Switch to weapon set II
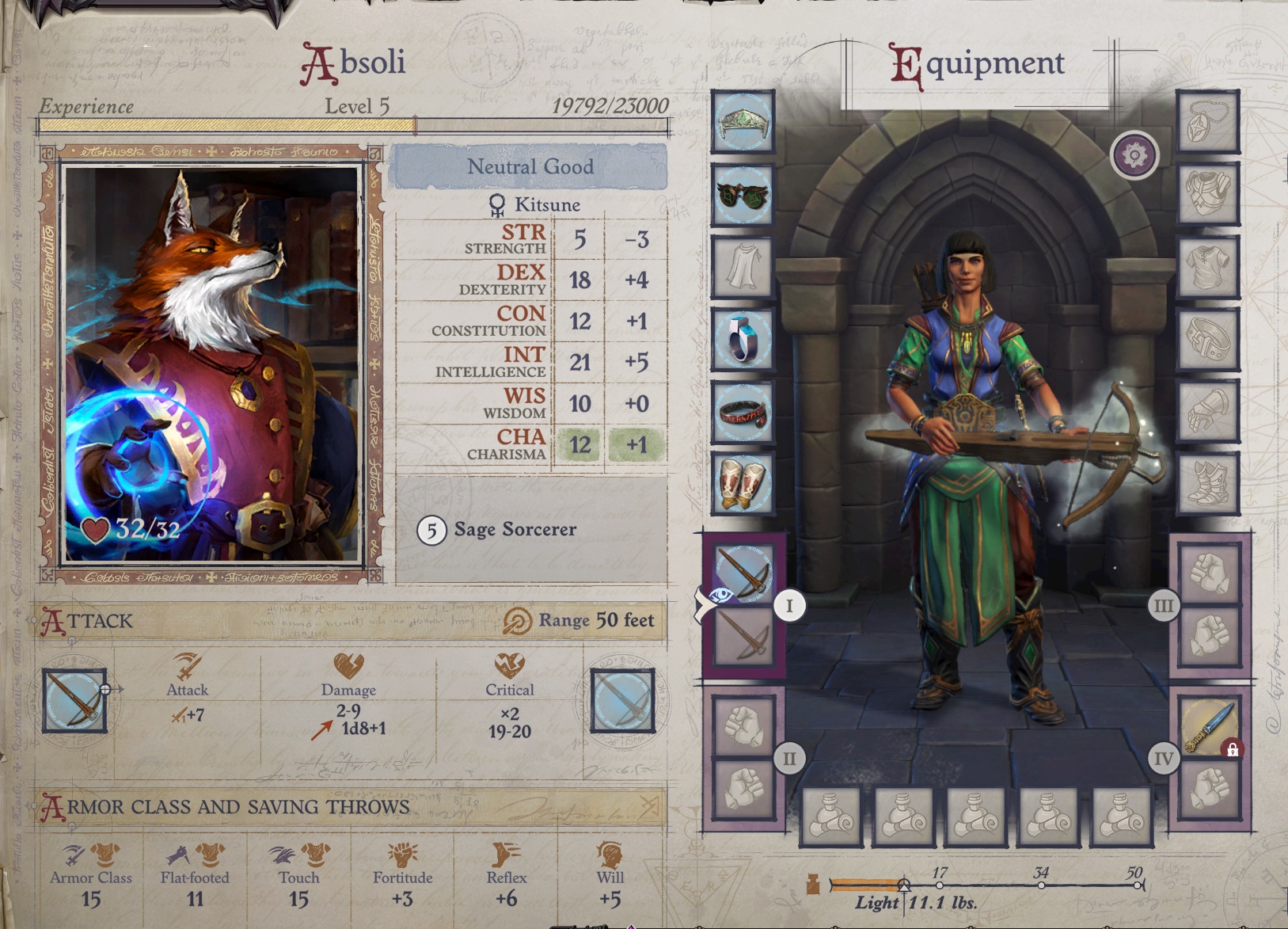The height and width of the screenshot is (929, 1288). 788,759
